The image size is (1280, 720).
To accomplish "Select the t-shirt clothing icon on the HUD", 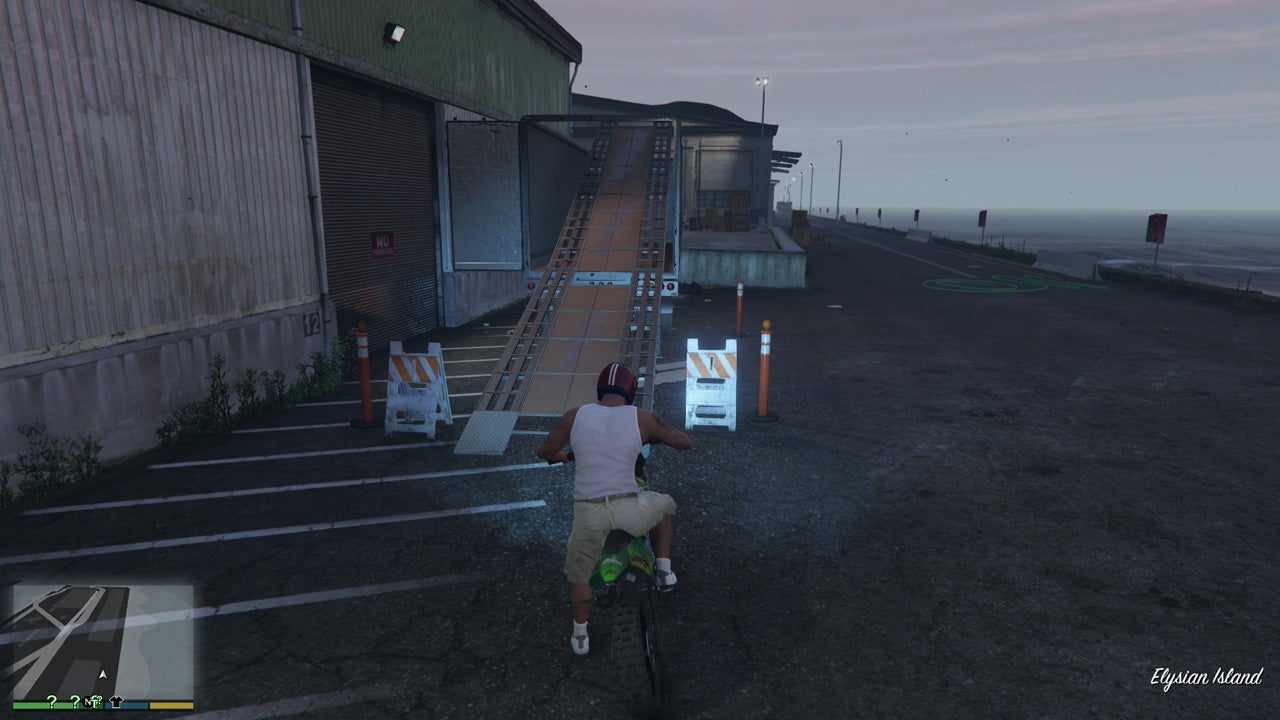I will pos(116,702).
